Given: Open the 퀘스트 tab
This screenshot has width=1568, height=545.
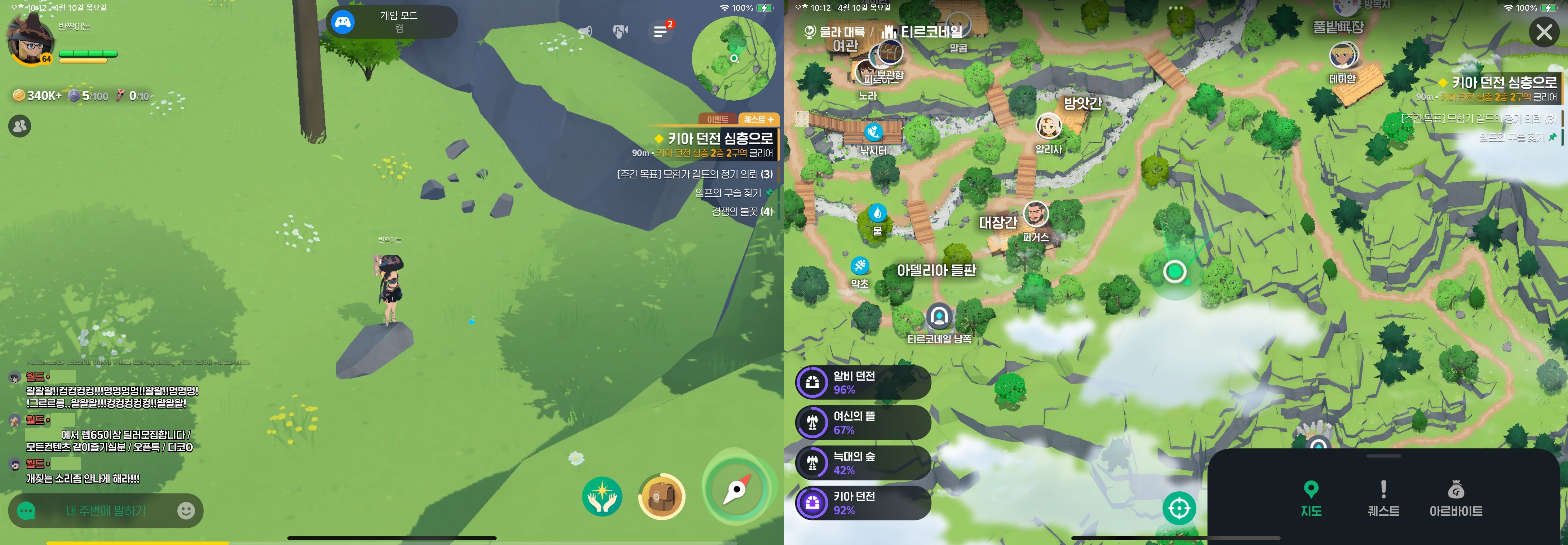Looking at the screenshot, I should [1383, 498].
